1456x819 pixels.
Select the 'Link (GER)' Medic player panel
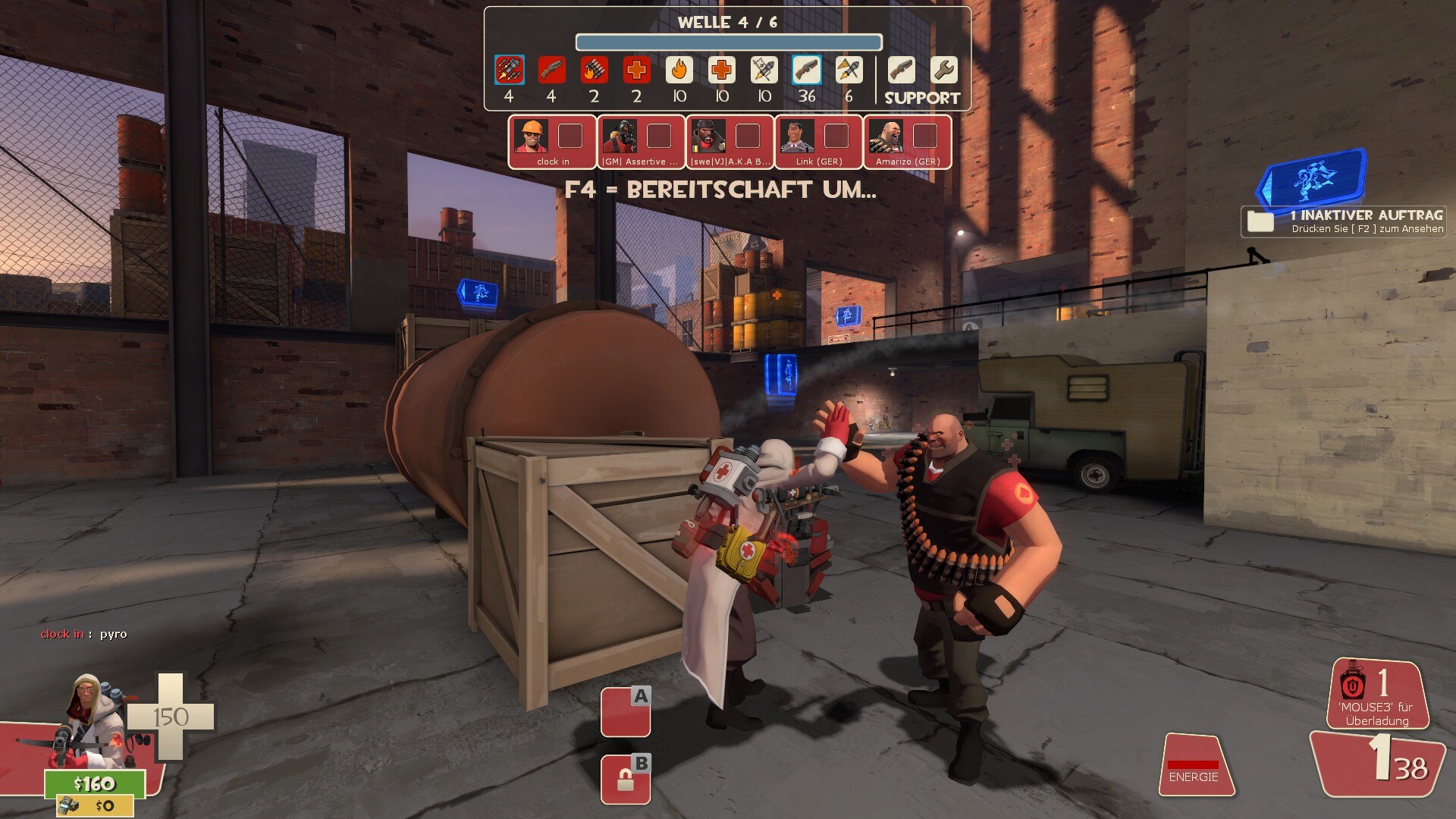pyautogui.click(x=818, y=142)
